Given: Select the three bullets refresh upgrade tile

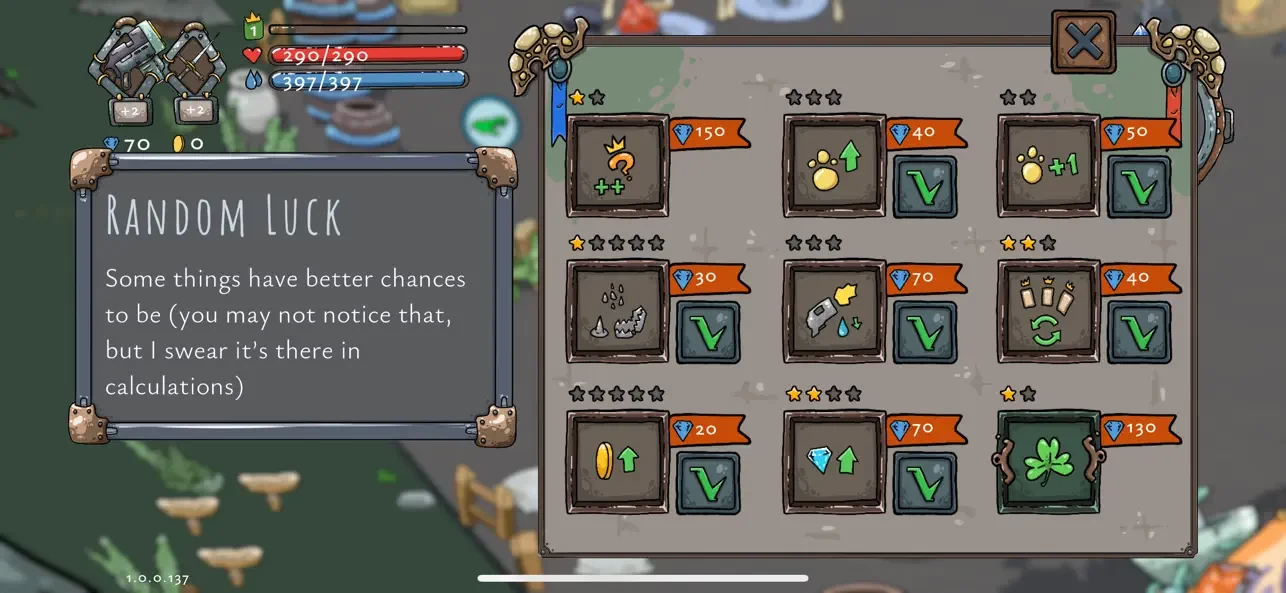Looking at the screenshot, I should coord(1048,312).
